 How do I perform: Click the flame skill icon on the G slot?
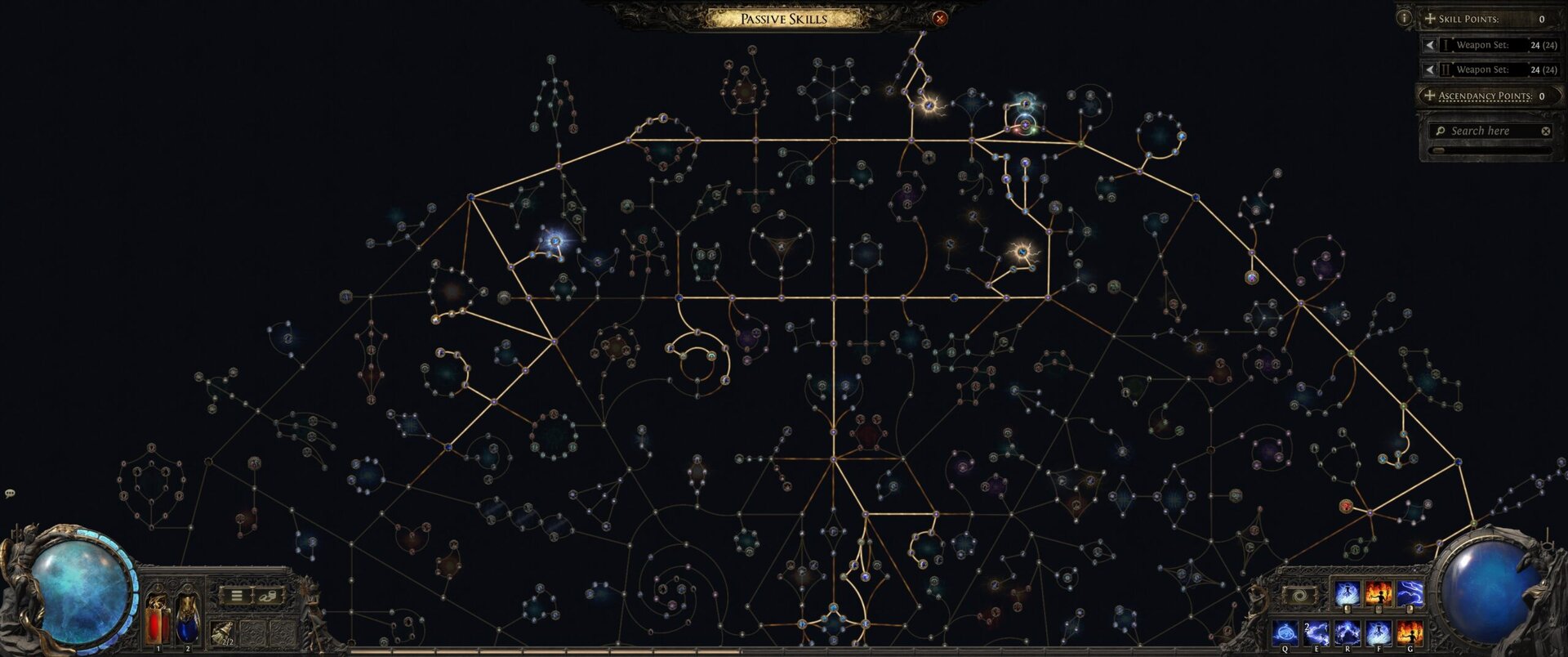pyautogui.click(x=1410, y=634)
